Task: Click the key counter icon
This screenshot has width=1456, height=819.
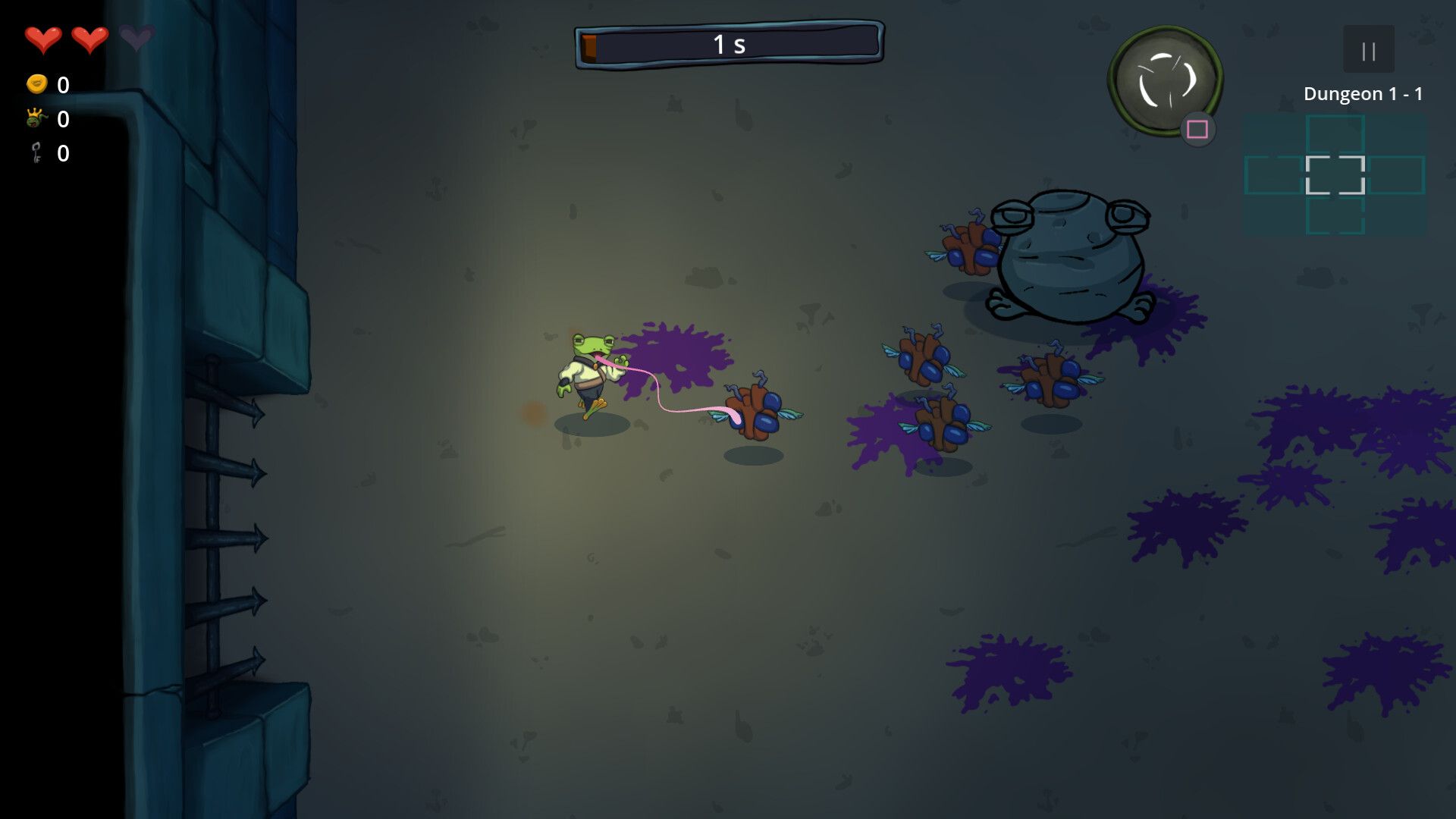Action: 34,154
